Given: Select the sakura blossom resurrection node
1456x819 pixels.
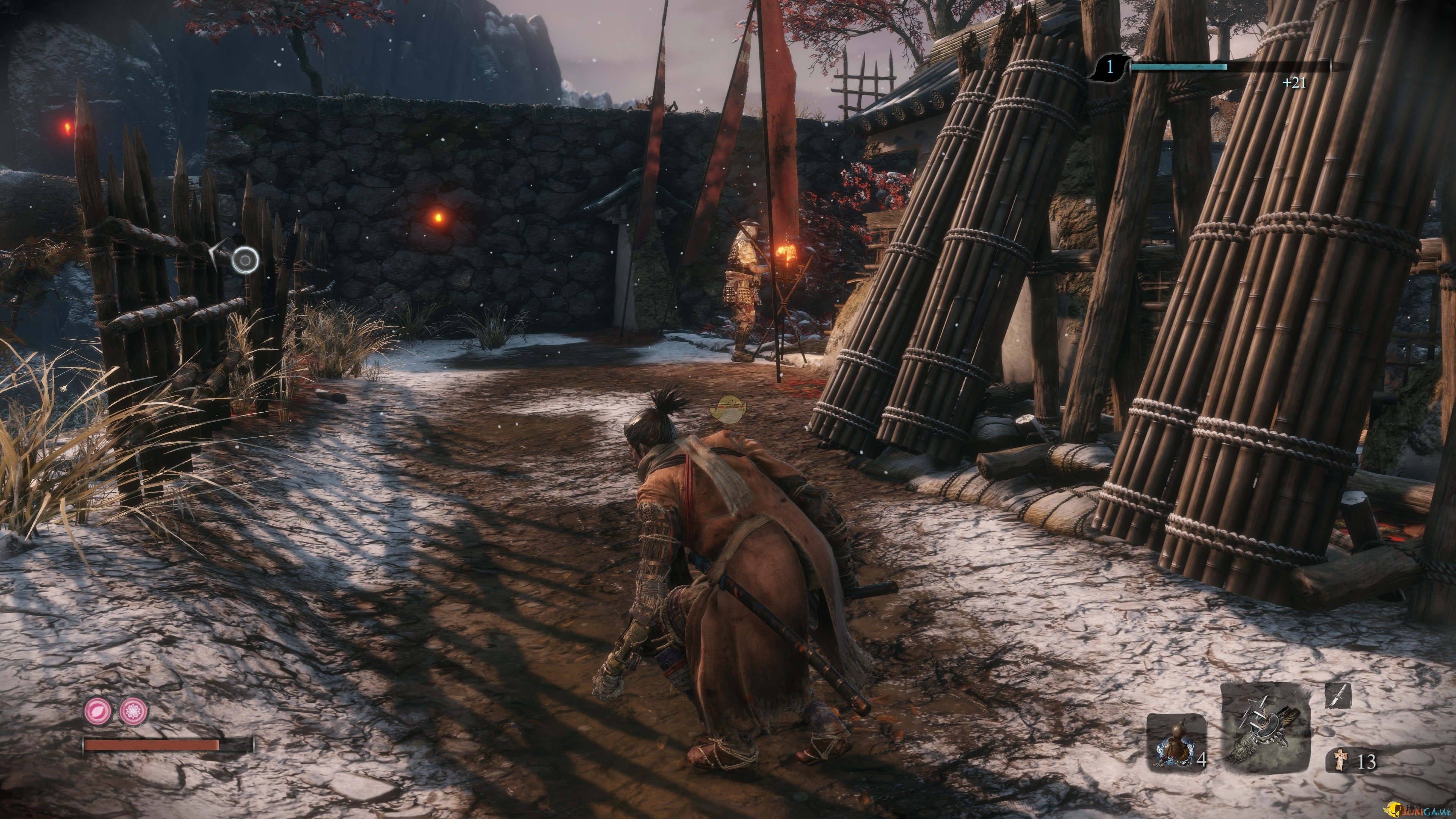Looking at the screenshot, I should (133, 711).
